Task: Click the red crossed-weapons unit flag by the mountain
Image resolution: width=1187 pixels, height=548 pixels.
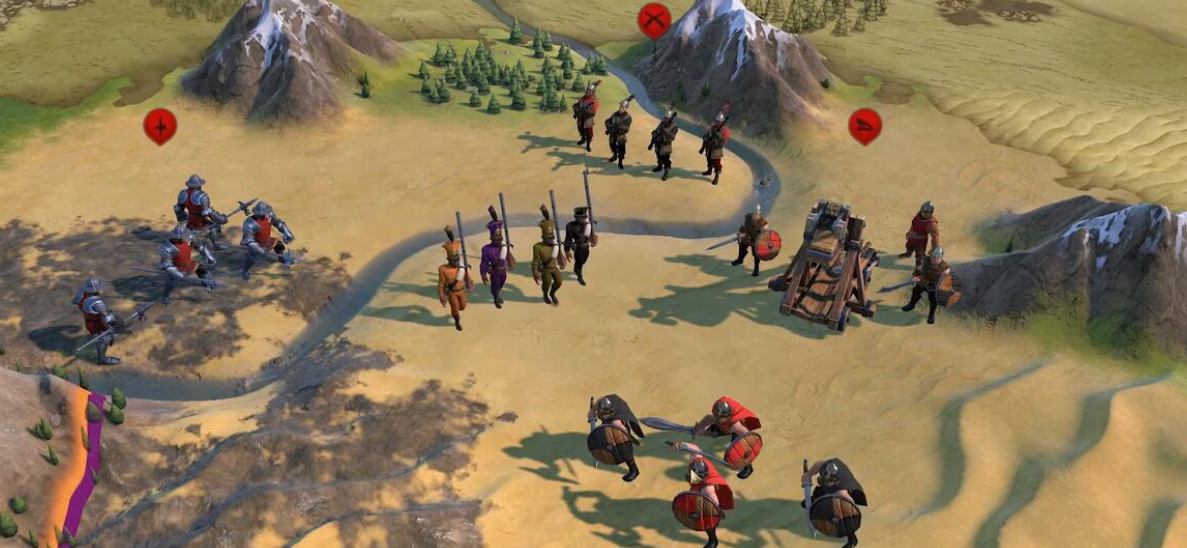Action: (654, 19)
